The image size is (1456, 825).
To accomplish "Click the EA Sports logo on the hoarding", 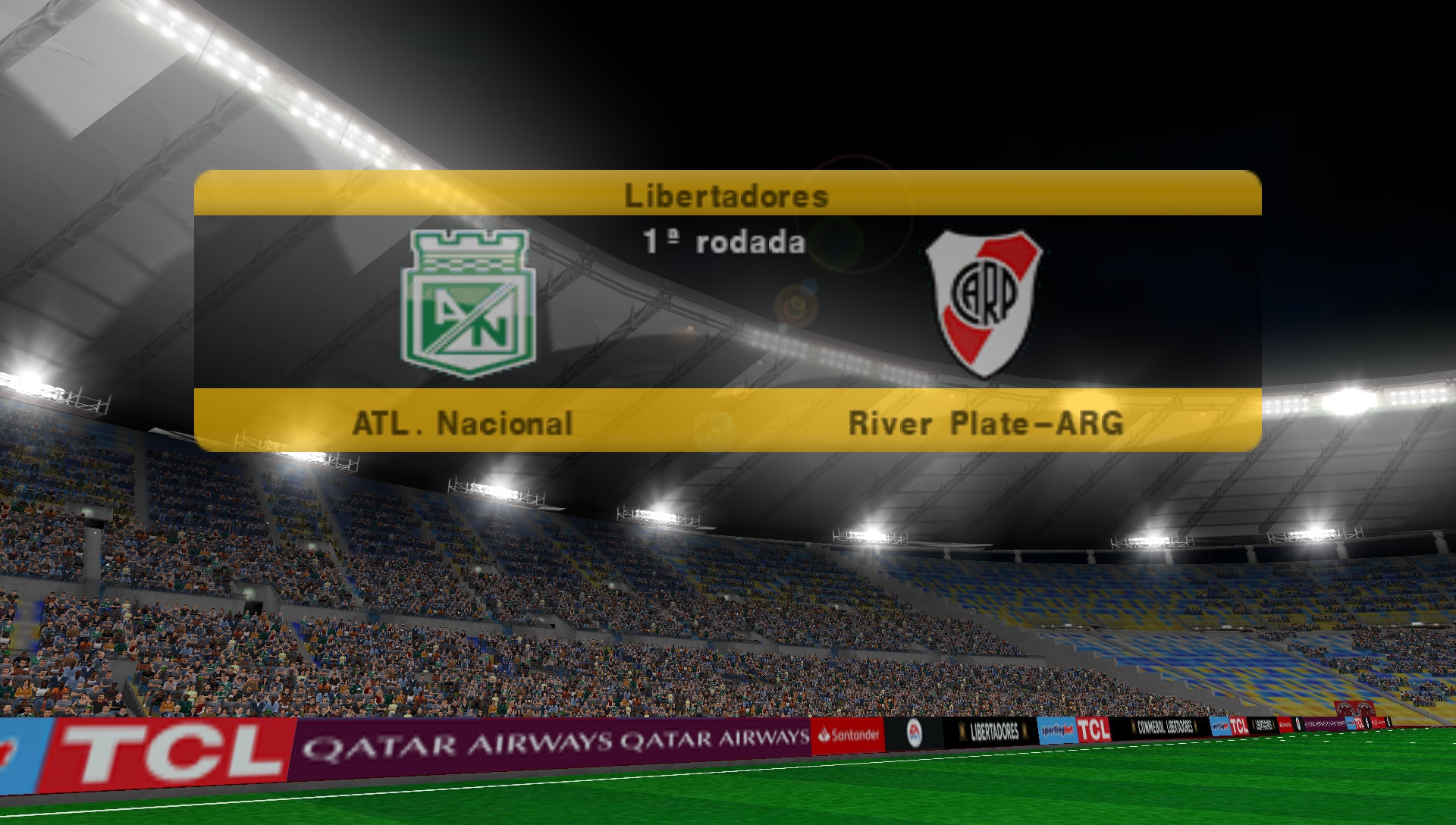I will (915, 734).
